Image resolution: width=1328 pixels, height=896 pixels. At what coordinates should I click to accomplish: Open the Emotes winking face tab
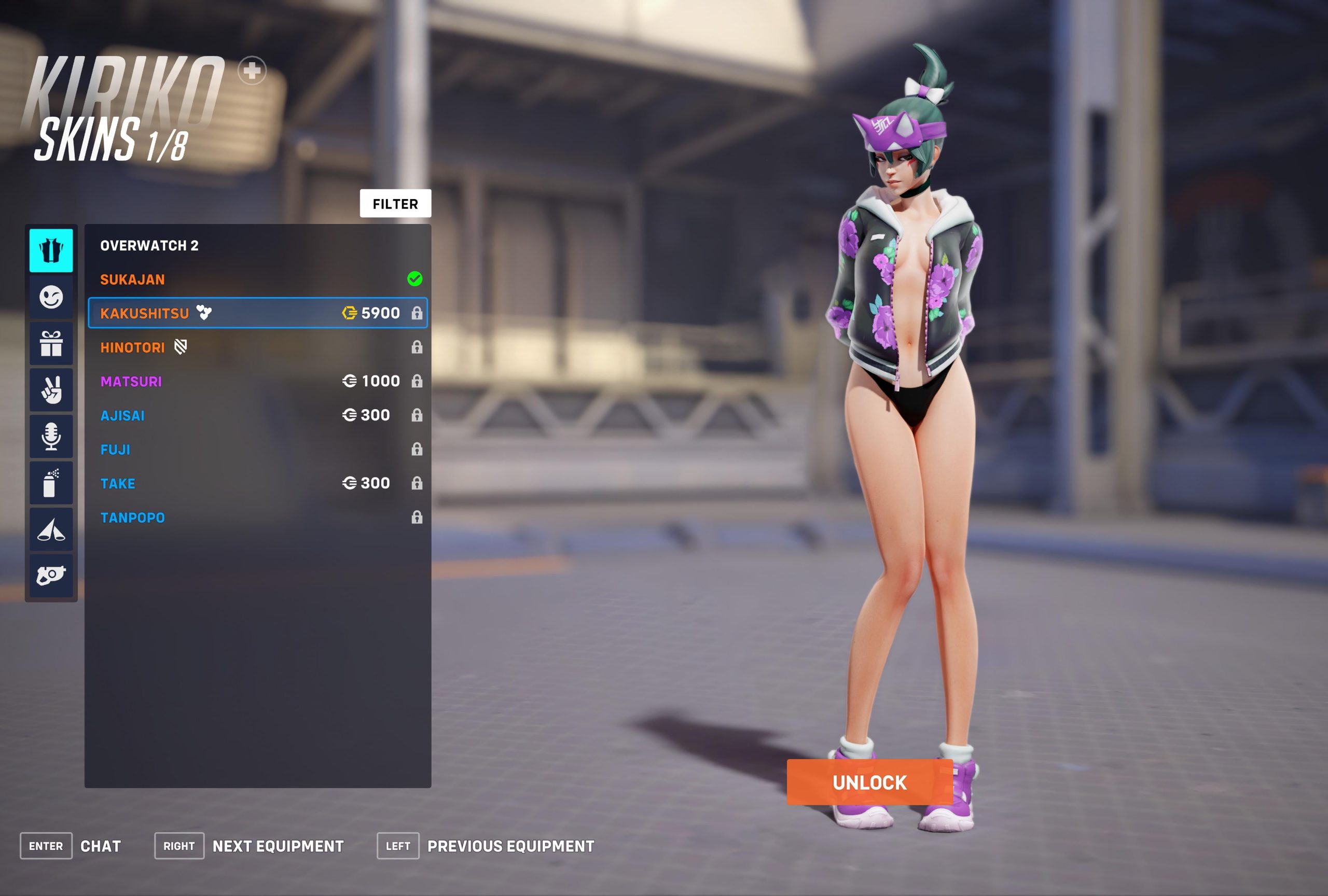[51, 297]
